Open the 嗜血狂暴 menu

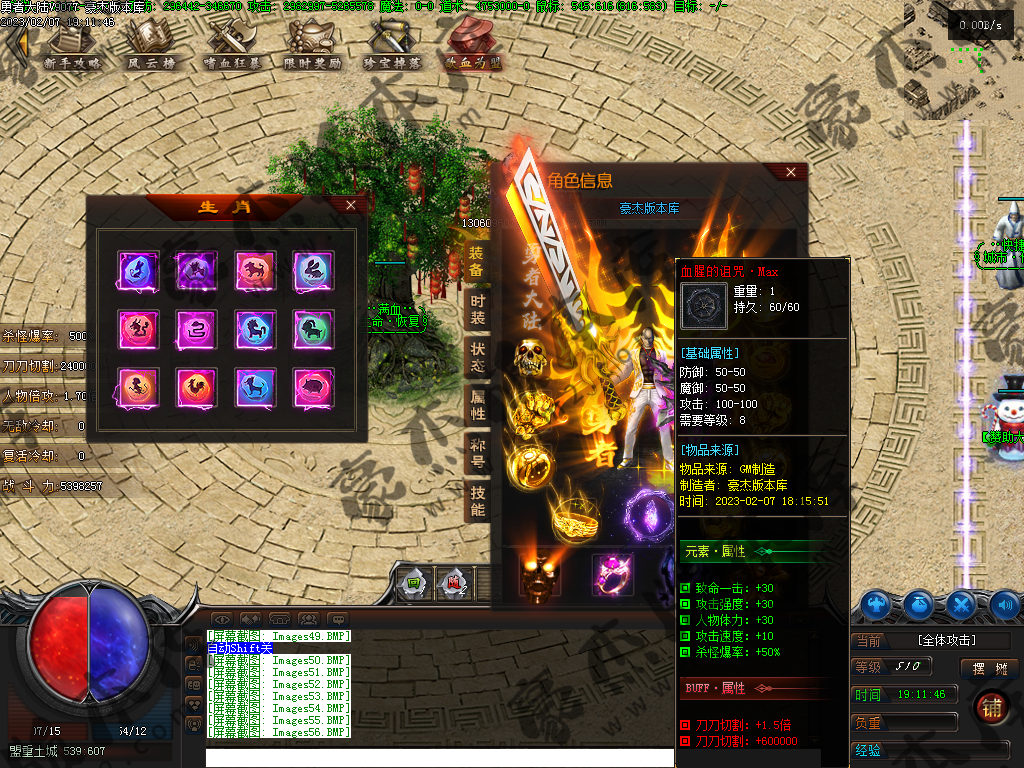(x=231, y=45)
